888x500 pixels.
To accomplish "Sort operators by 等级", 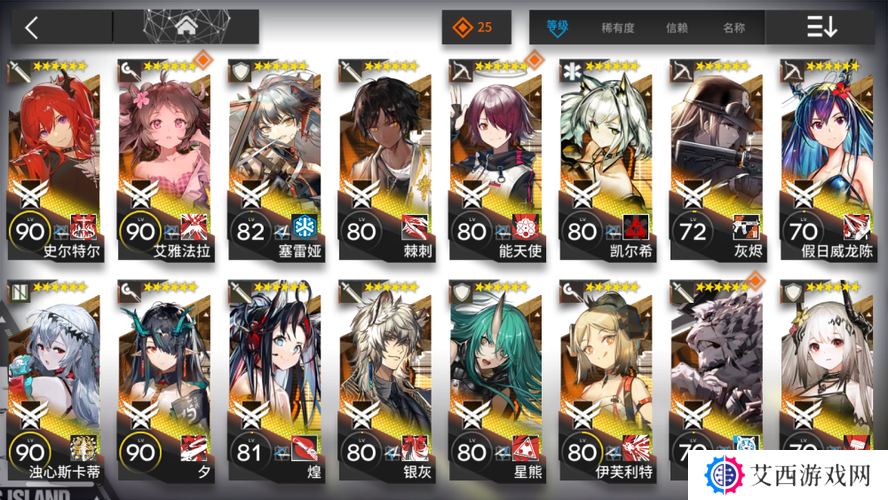I will pos(557,28).
